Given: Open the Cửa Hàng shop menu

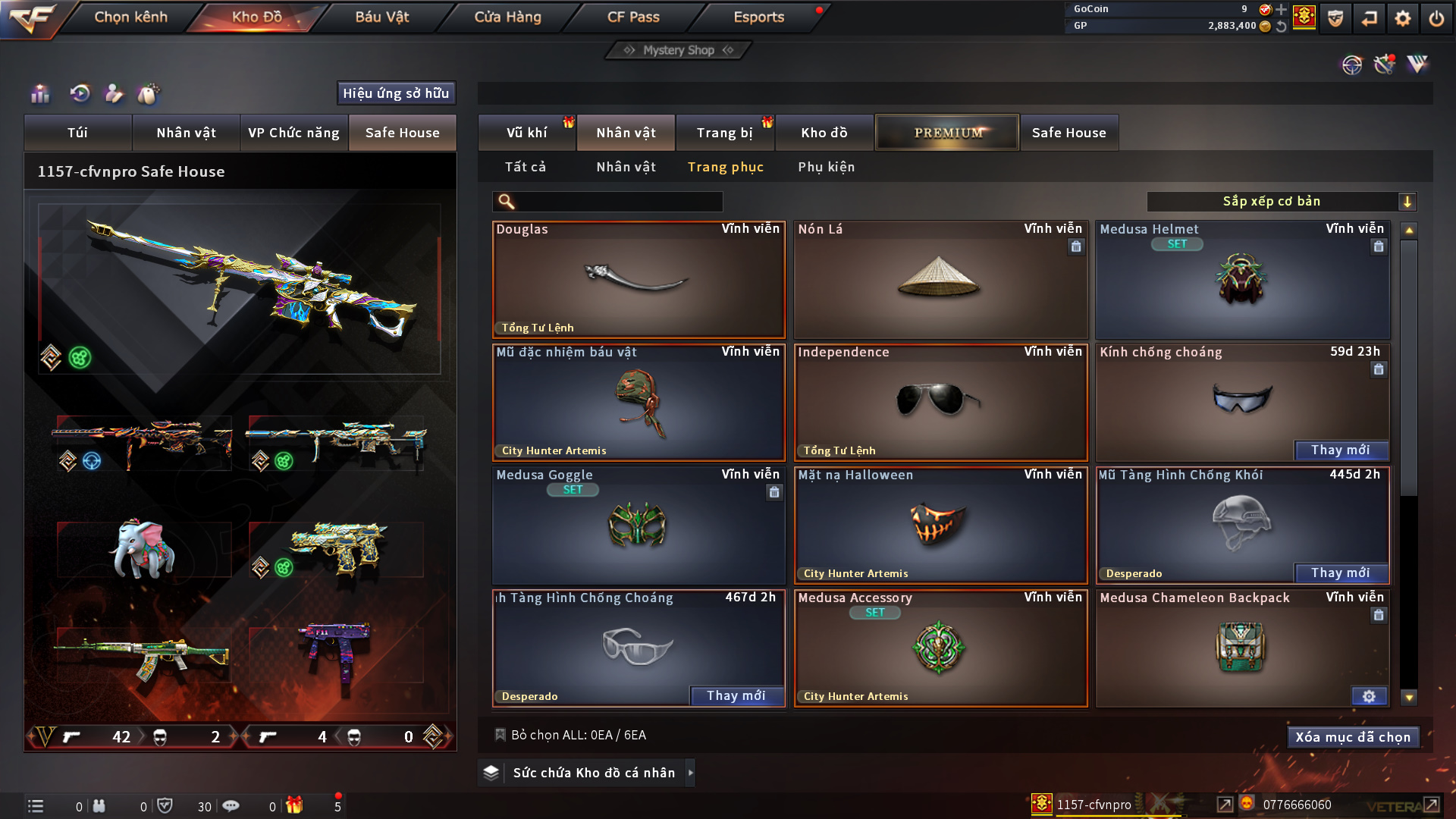Looking at the screenshot, I should [x=507, y=17].
